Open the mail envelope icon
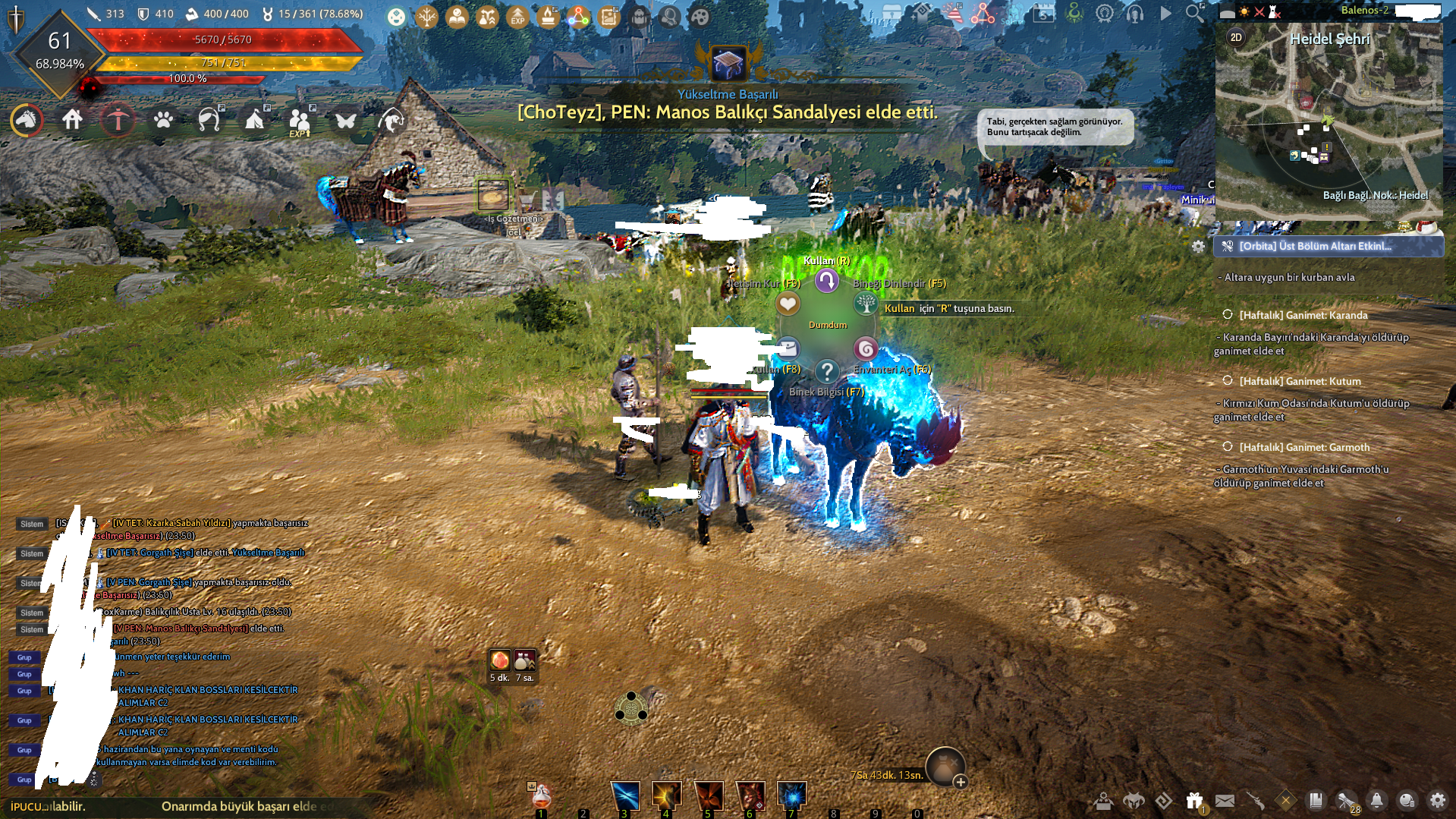The image size is (1456, 819). point(1224,800)
